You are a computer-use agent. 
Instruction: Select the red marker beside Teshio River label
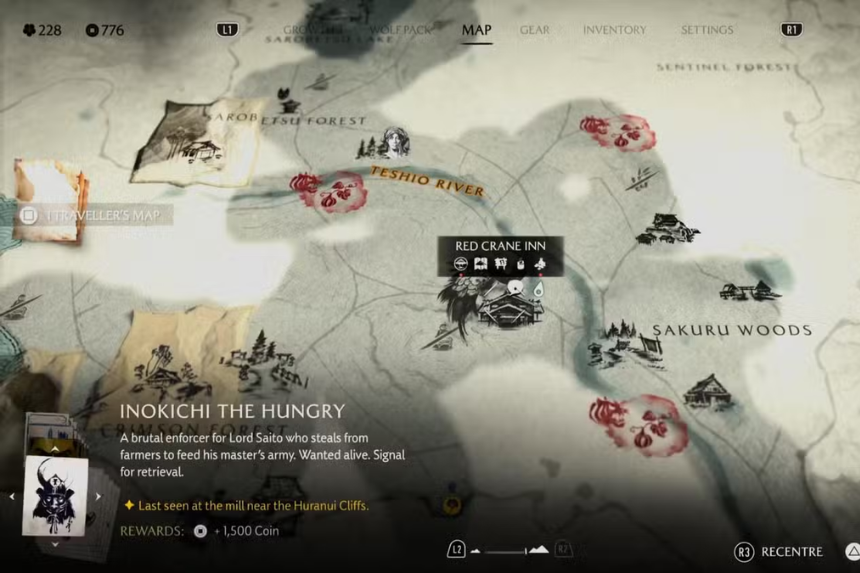328,191
